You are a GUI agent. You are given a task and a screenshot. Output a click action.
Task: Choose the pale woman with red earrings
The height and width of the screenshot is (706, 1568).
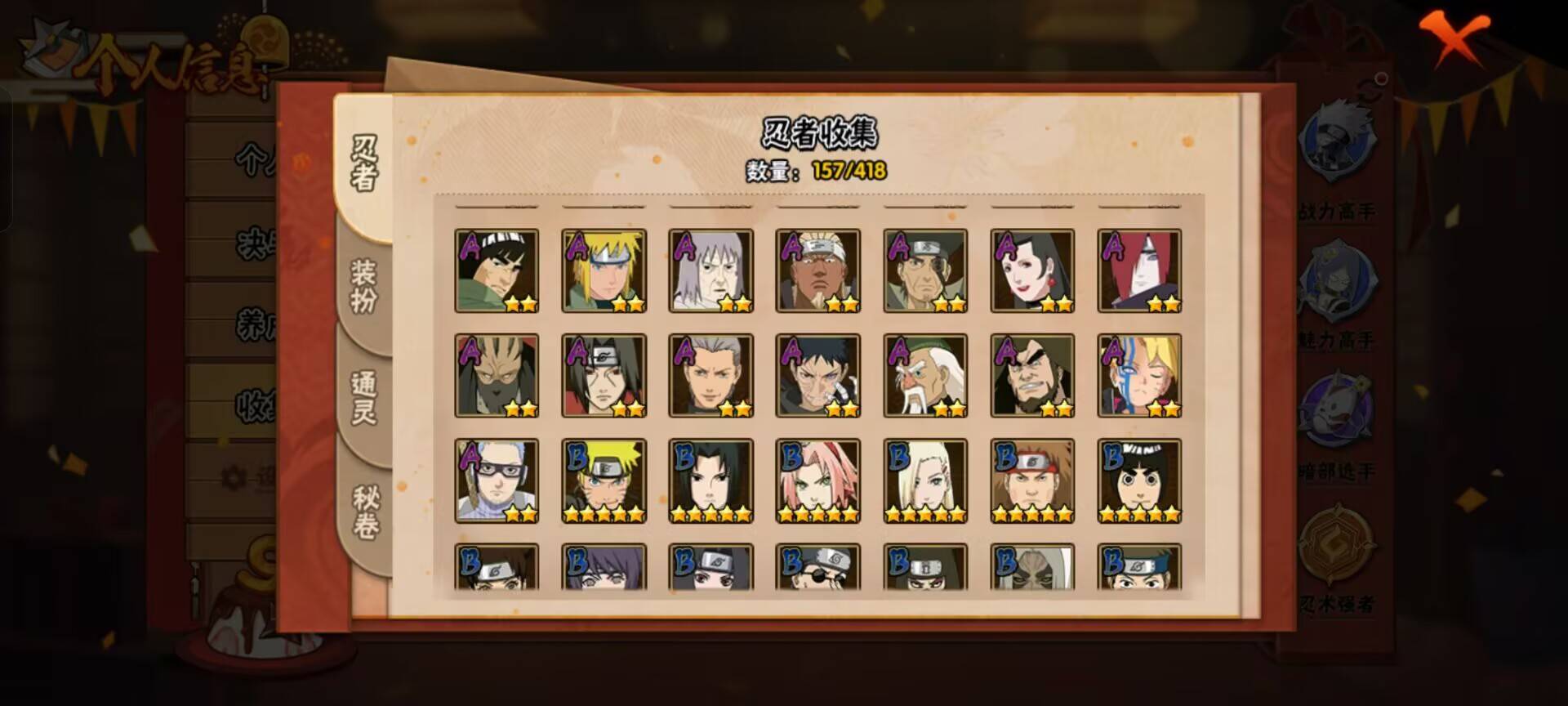[x=1032, y=270]
